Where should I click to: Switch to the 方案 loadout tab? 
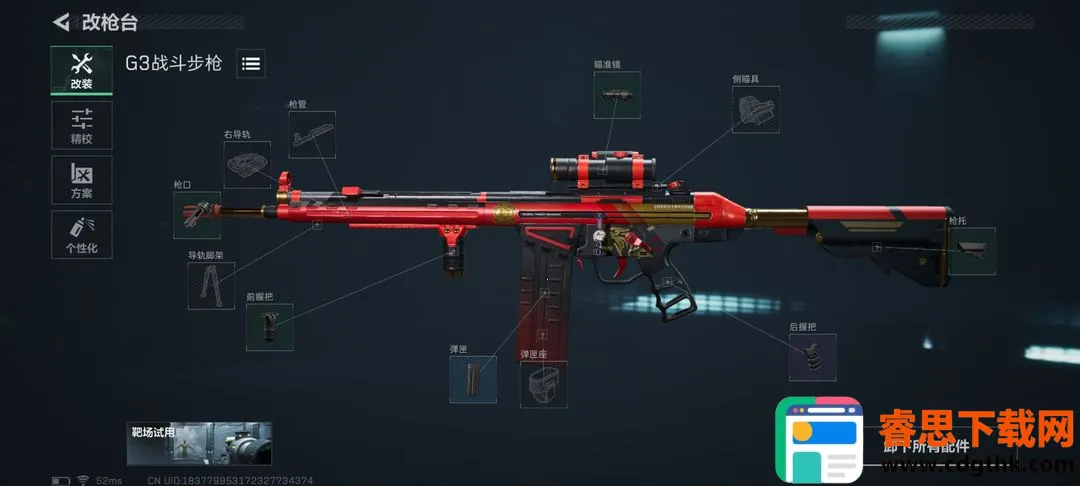[x=81, y=180]
